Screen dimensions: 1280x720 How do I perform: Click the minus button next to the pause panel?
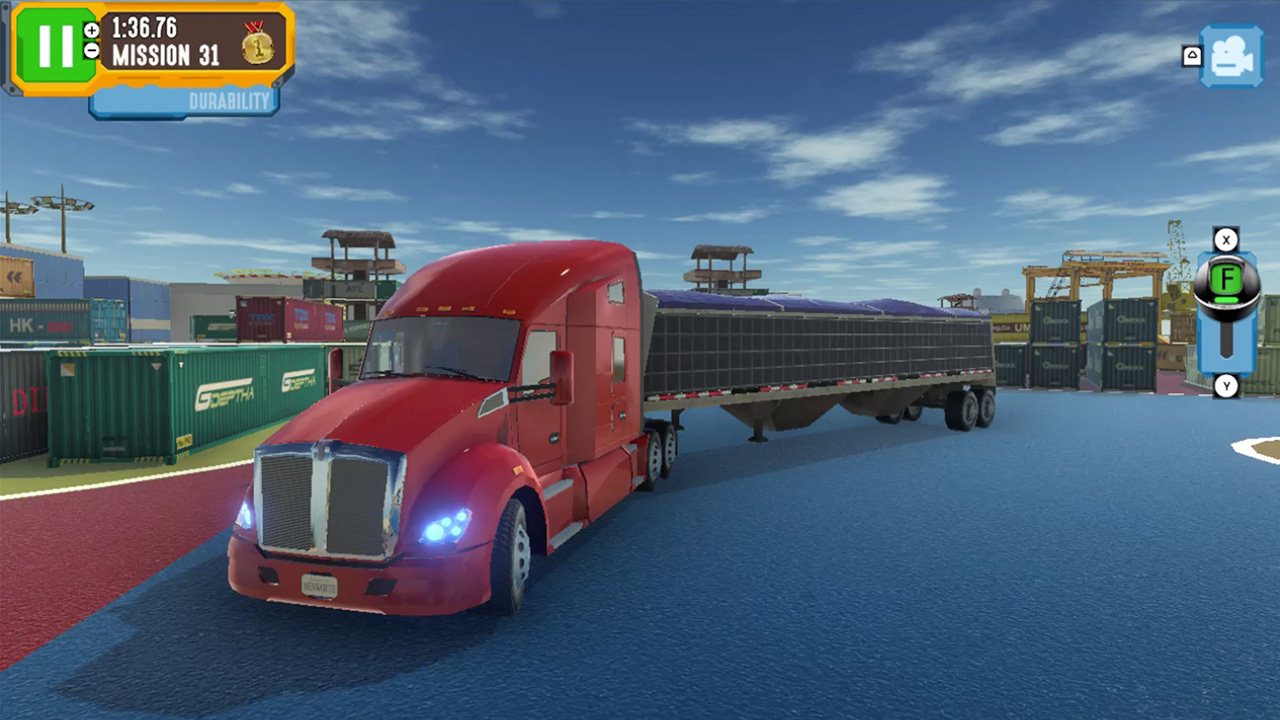pos(91,51)
